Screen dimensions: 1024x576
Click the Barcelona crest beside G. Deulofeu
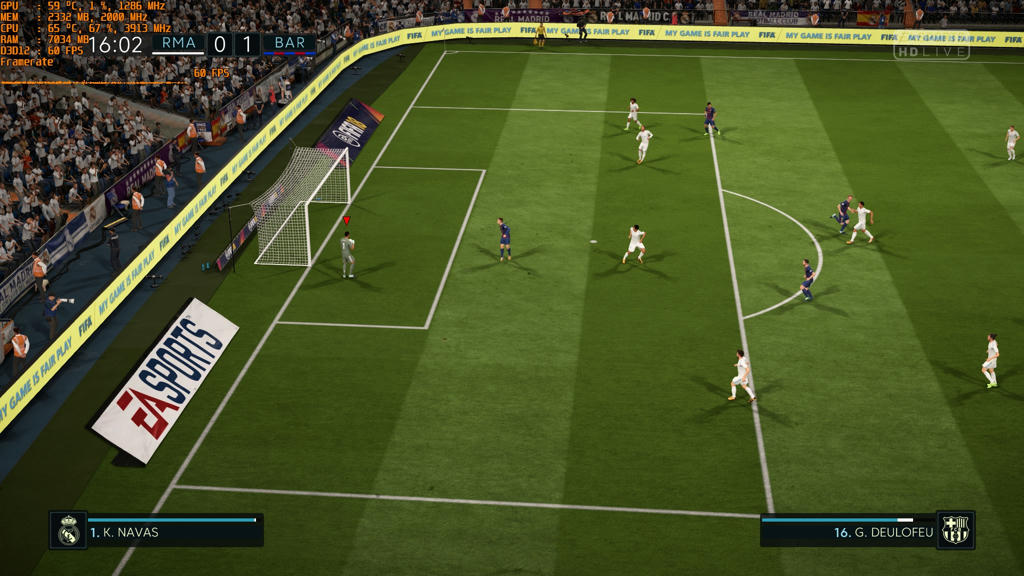(955, 530)
